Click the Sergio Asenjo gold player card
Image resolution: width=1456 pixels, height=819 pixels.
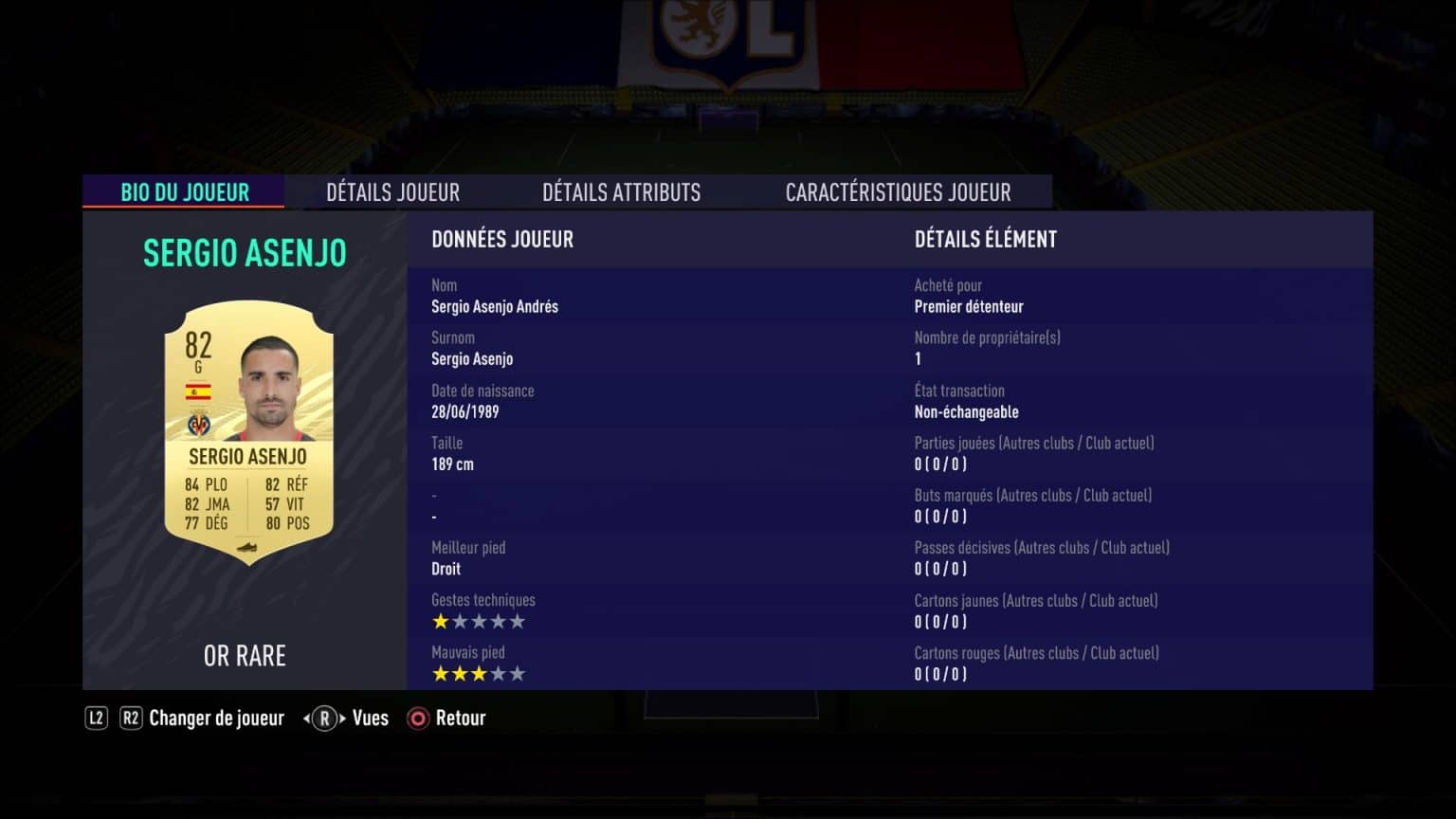(x=248, y=432)
